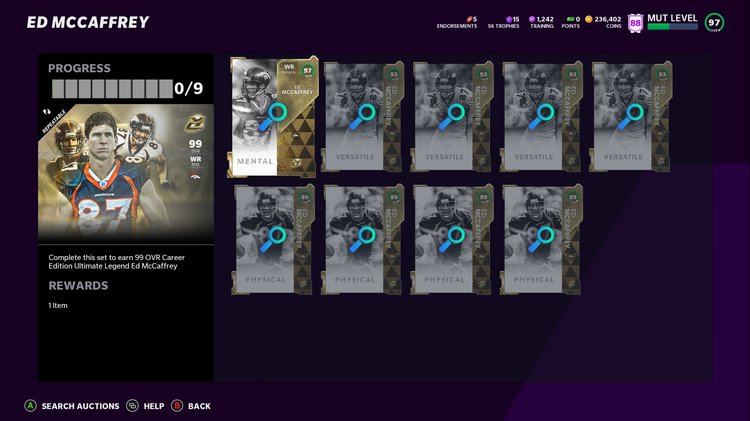View the 99 OVR Ed McCaffrey reward card
Viewport: 750px width, 421px height.
[x=125, y=166]
